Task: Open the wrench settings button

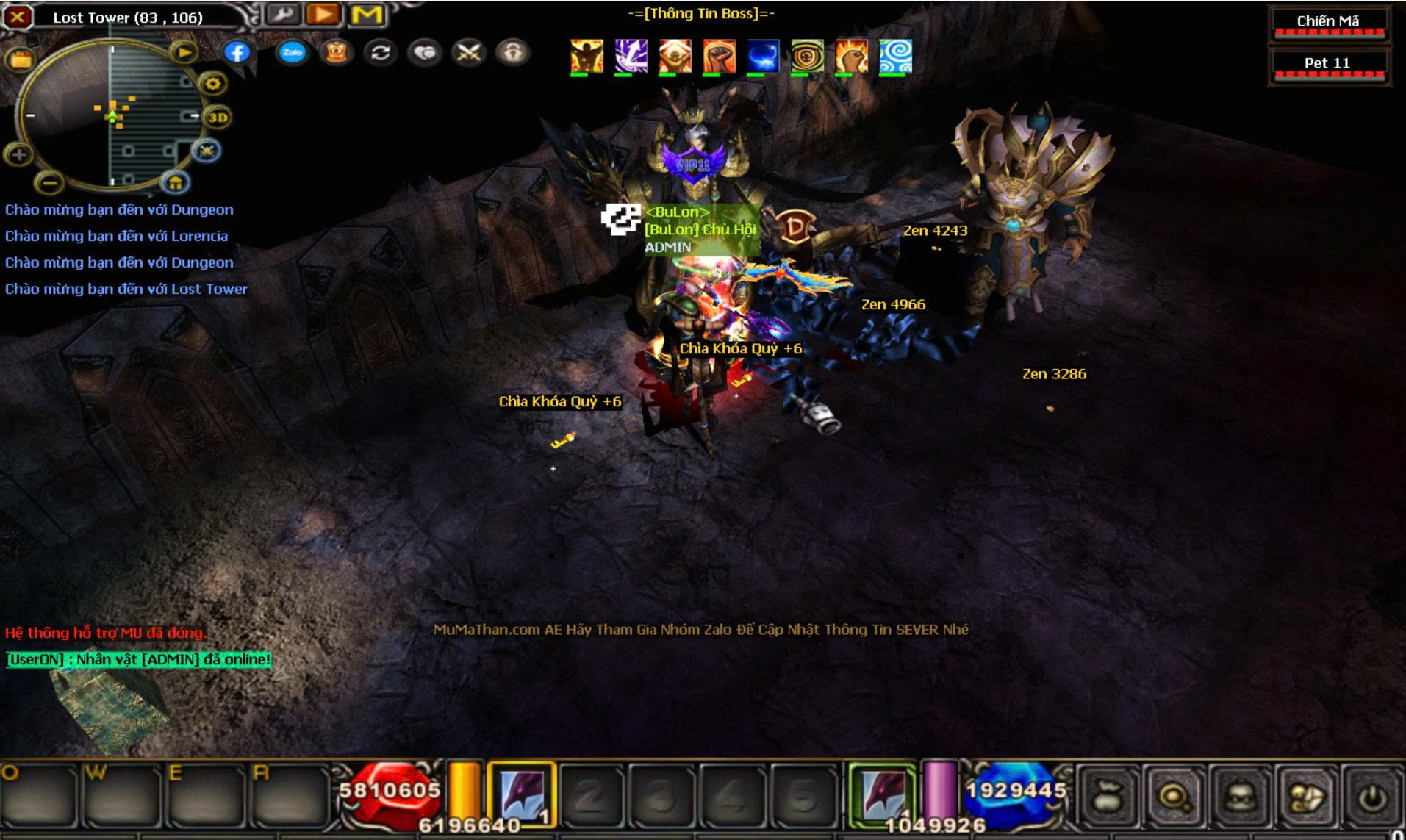Action: 282,14
